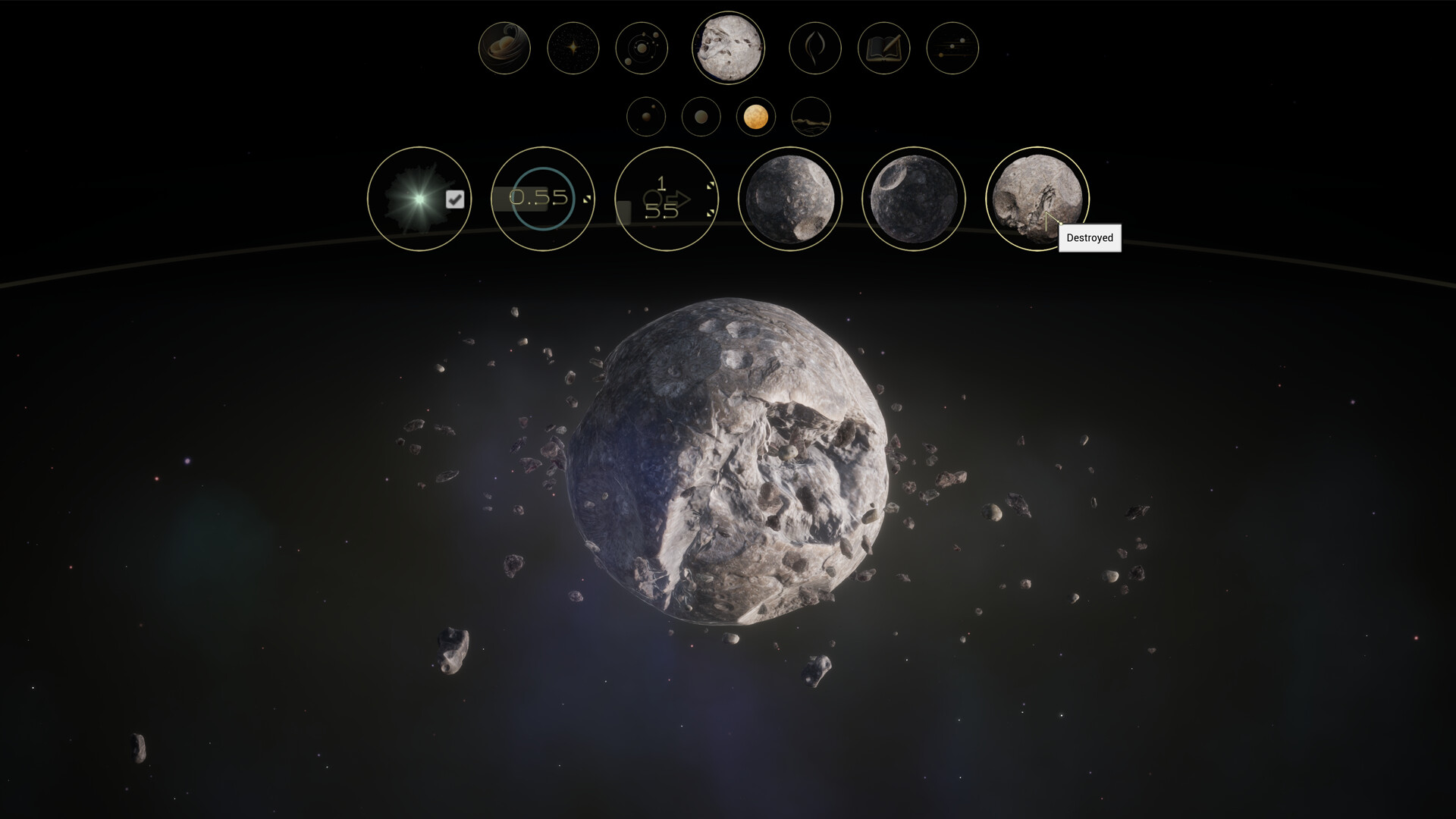Viewport: 1456px width, 819px height.
Task: Pick the dark moon with large crater
Action: [914, 199]
